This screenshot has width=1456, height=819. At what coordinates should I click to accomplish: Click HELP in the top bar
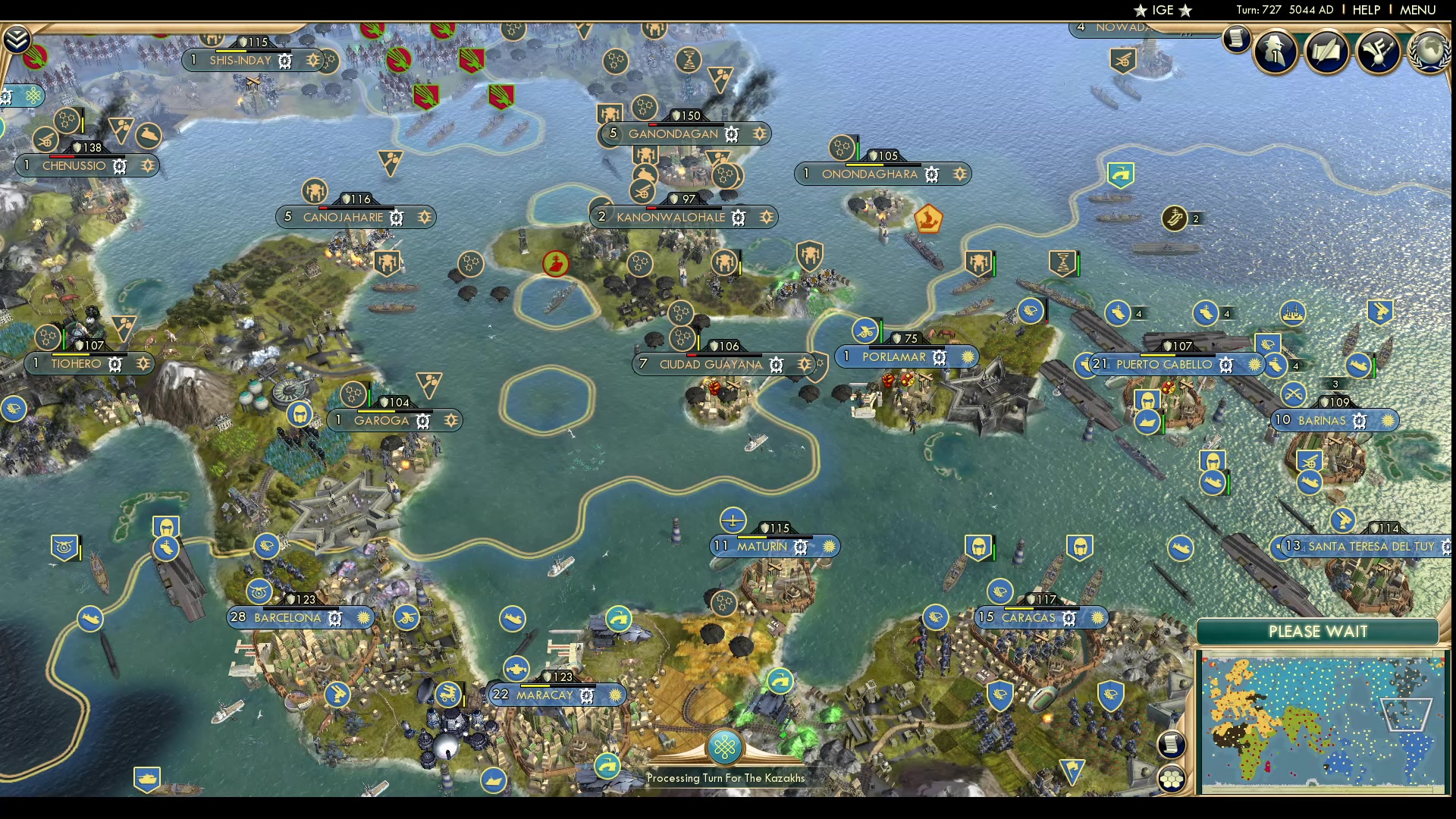1365,10
